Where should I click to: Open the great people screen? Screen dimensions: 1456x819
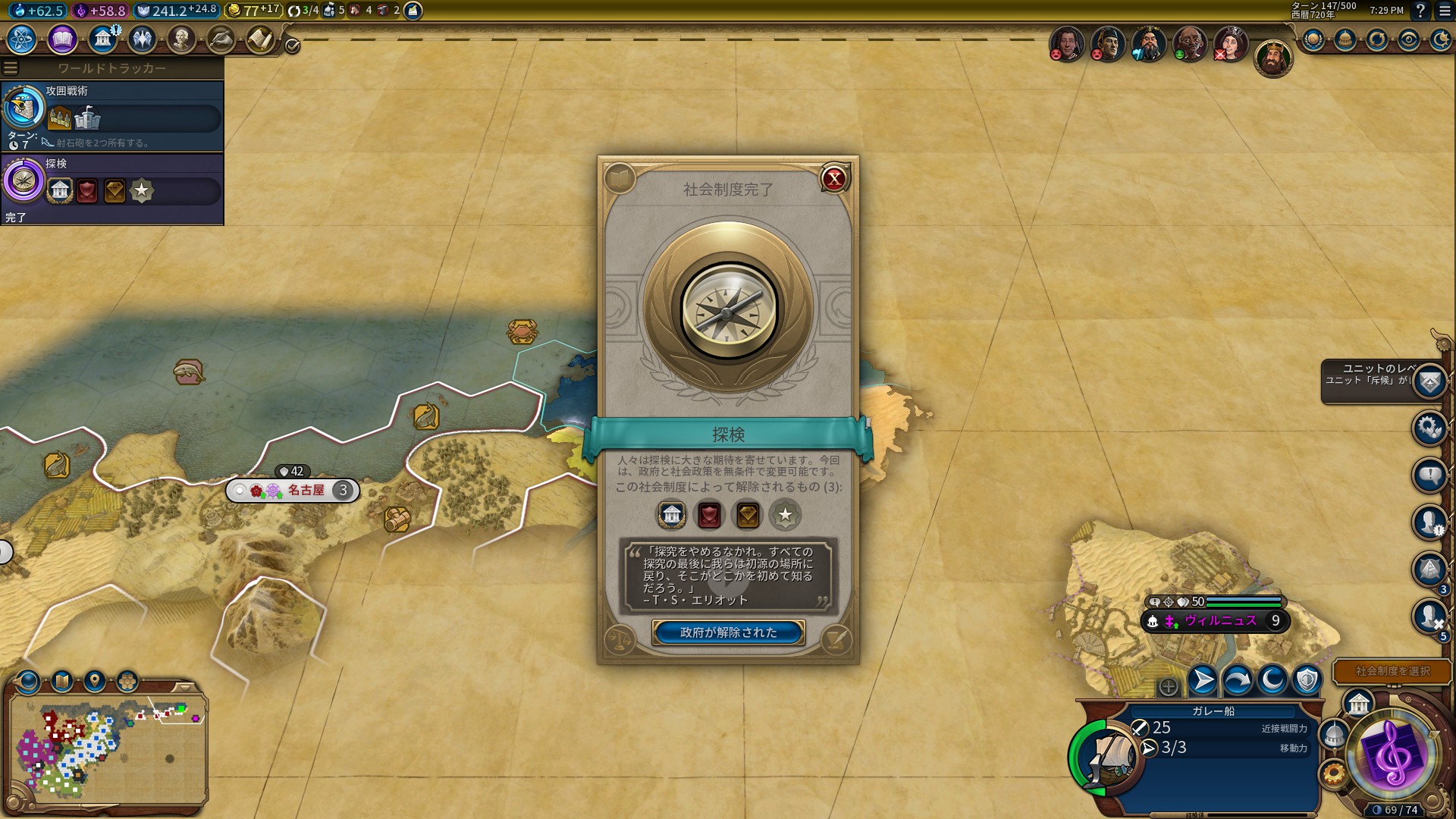181,39
